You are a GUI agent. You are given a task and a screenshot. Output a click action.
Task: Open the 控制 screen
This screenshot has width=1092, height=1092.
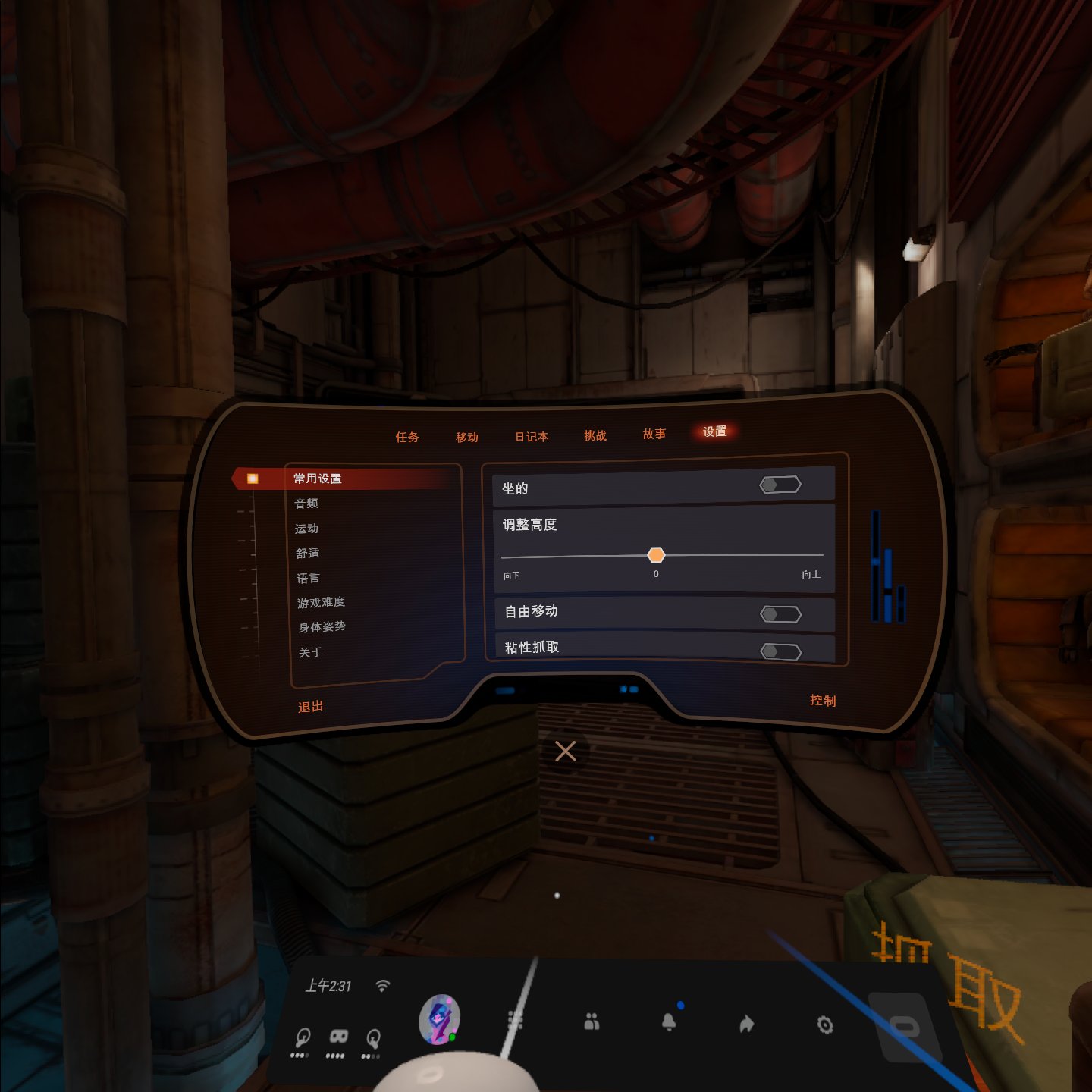[x=823, y=701]
